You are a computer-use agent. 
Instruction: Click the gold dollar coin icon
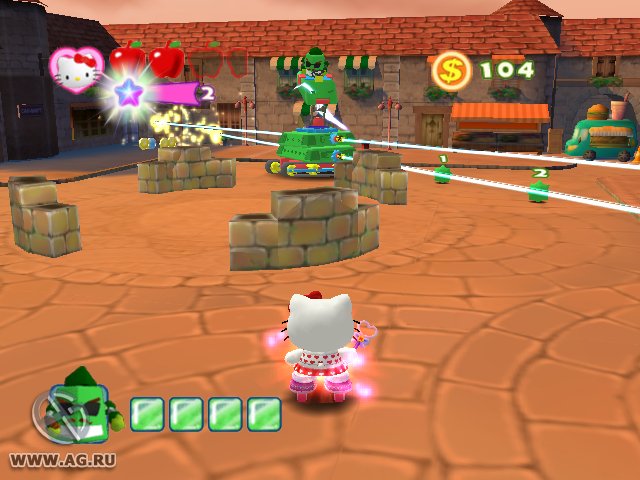[451, 69]
